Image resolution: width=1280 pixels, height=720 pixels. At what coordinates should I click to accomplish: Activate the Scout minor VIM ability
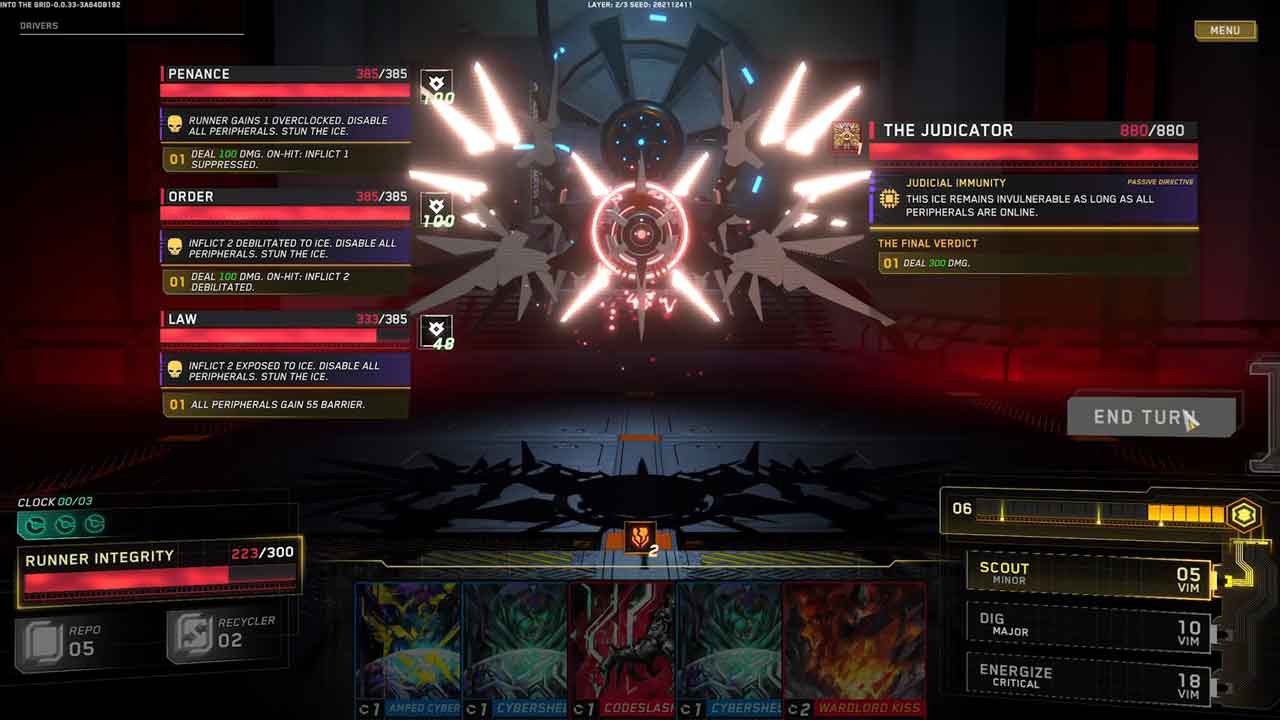1088,575
